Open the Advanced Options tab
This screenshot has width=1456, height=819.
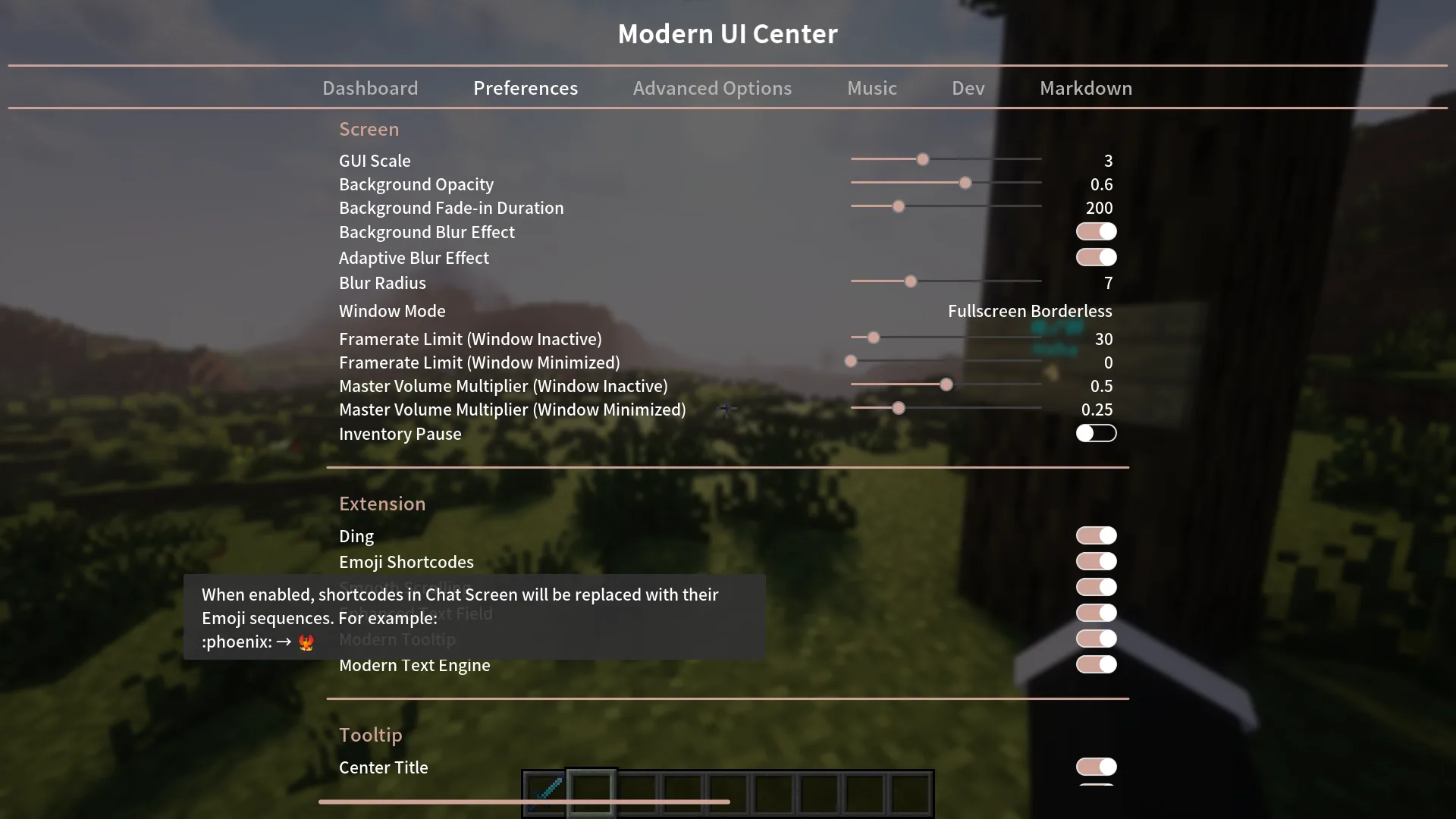712,88
